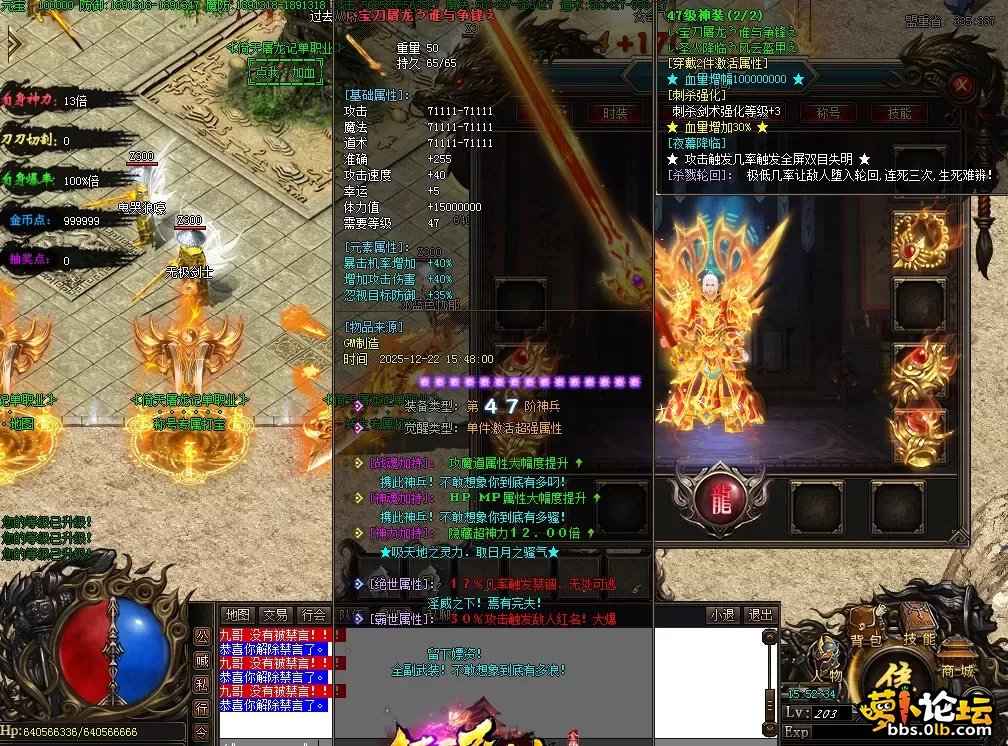Image resolution: width=1008 pixels, height=746 pixels.
Task: Select the 行 guild chat channel
Action: (202, 708)
